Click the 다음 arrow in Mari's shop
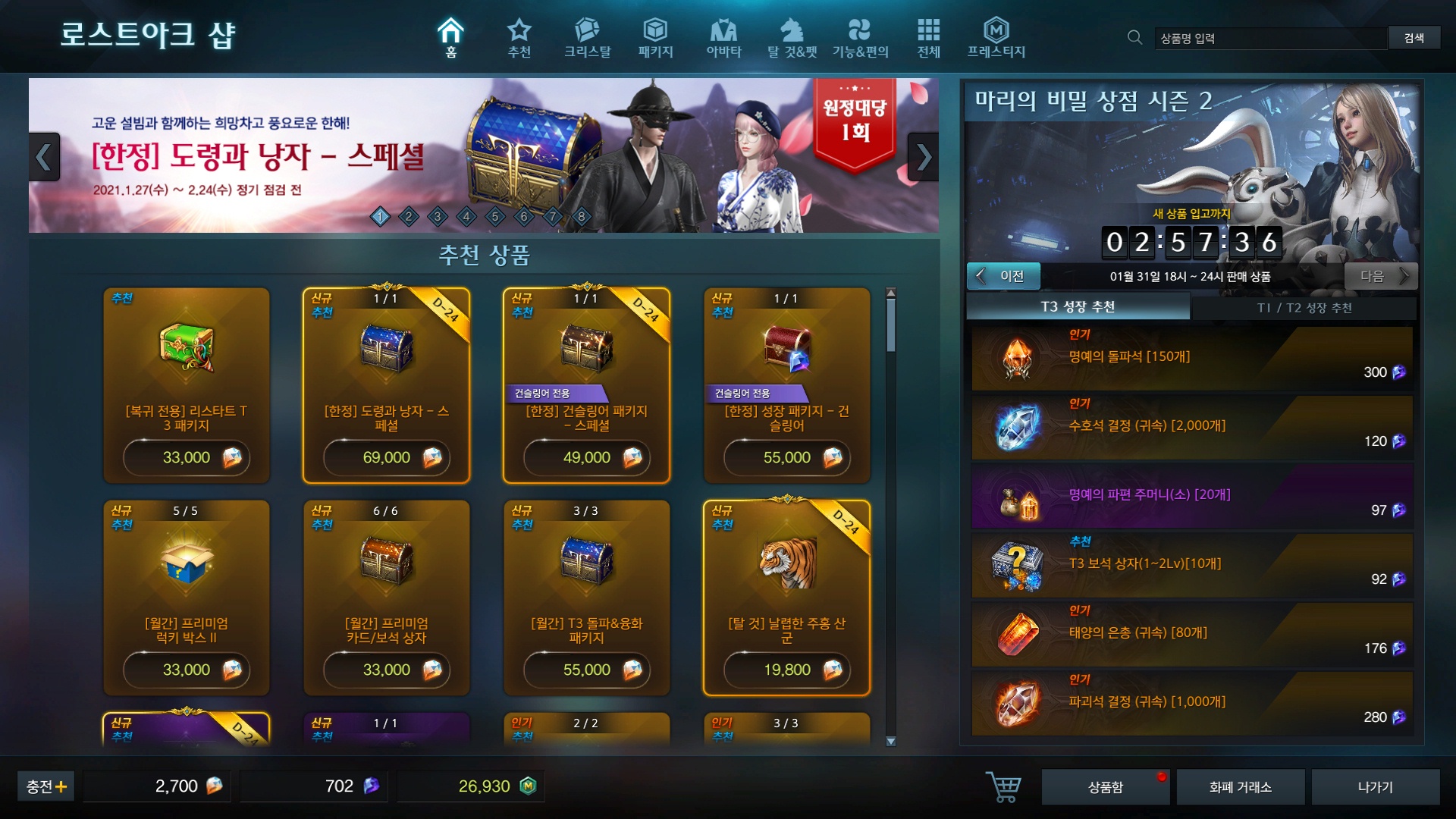This screenshot has height=819, width=1456. [x=1382, y=276]
